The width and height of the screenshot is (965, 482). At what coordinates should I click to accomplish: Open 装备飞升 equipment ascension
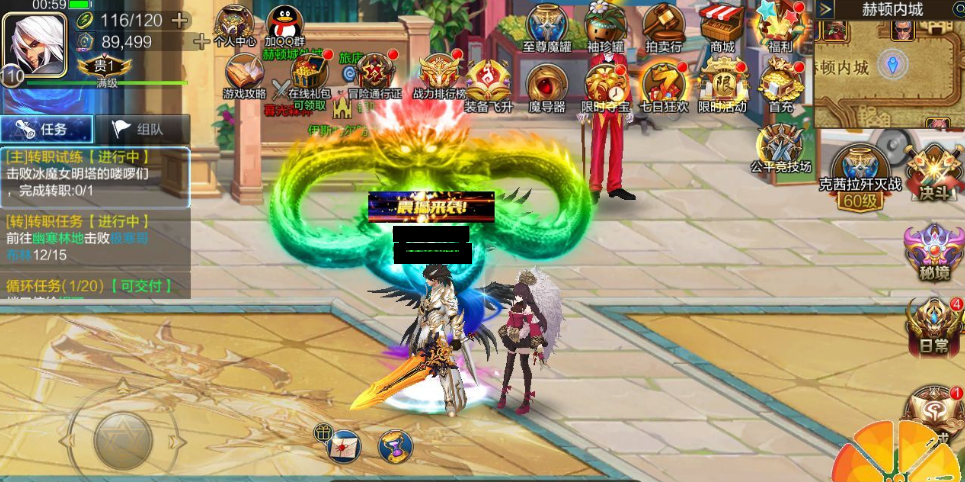488,80
